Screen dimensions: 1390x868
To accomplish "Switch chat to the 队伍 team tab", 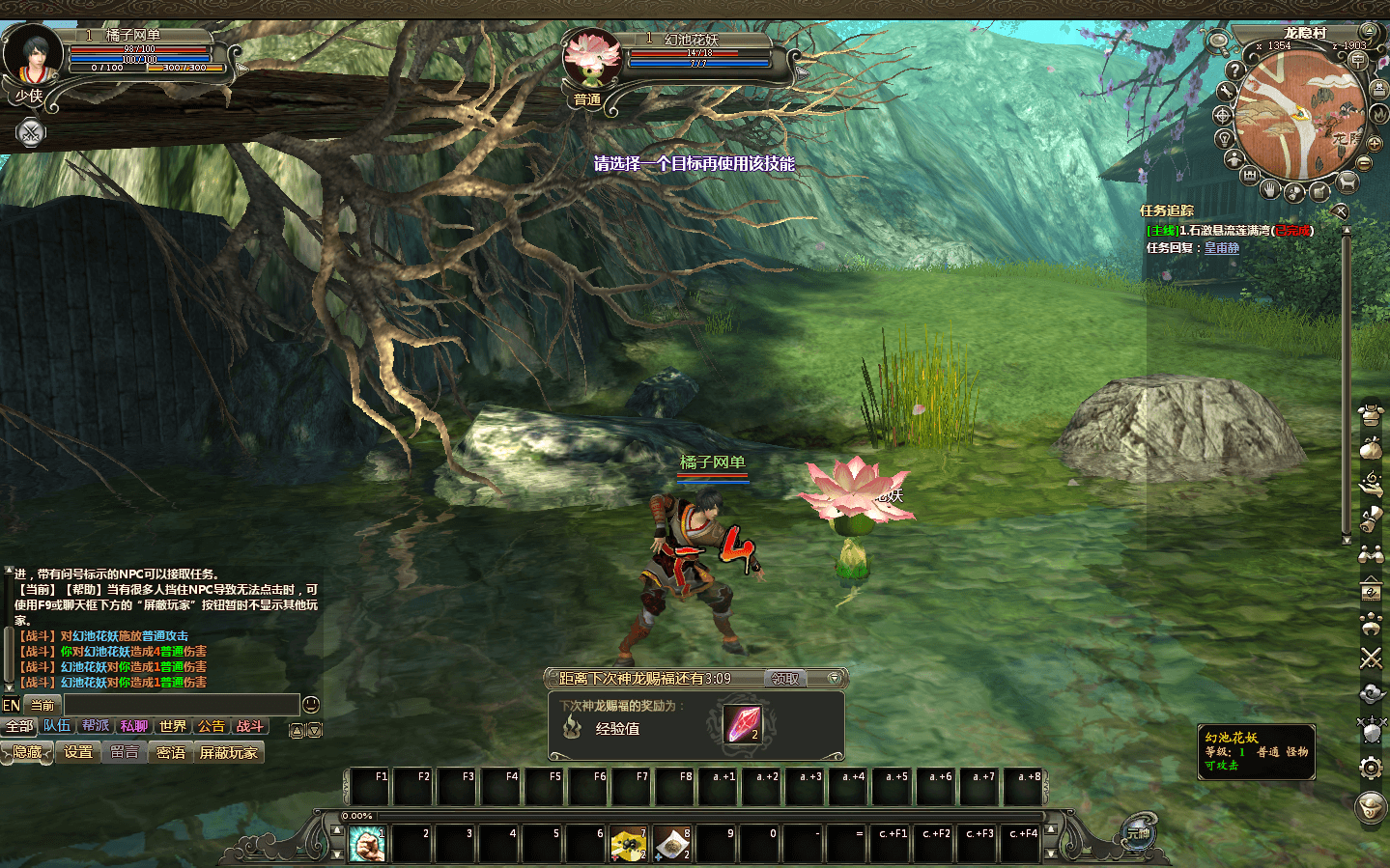I will (x=57, y=726).
